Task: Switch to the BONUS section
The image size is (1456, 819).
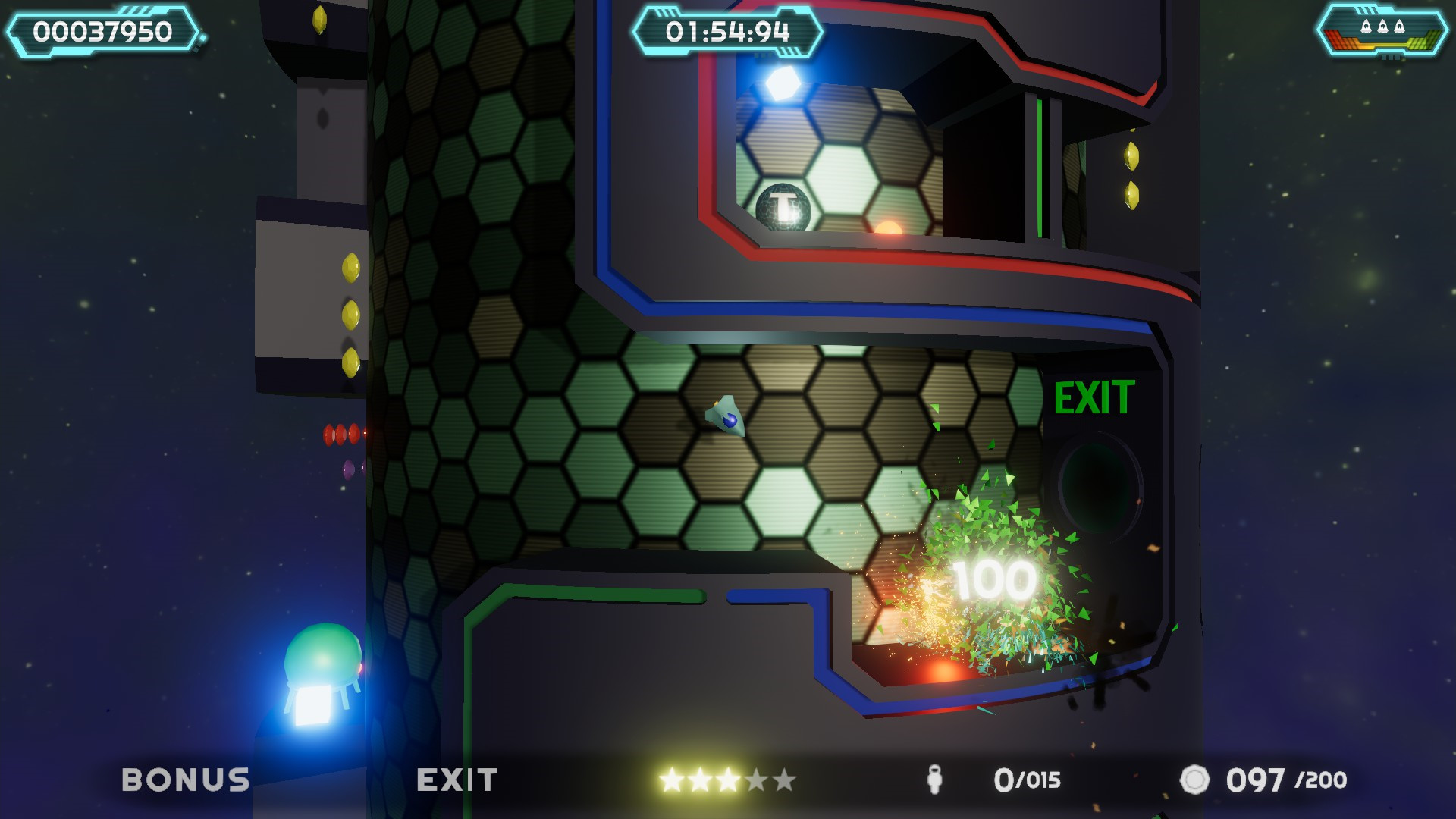Action: pos(187,780)
